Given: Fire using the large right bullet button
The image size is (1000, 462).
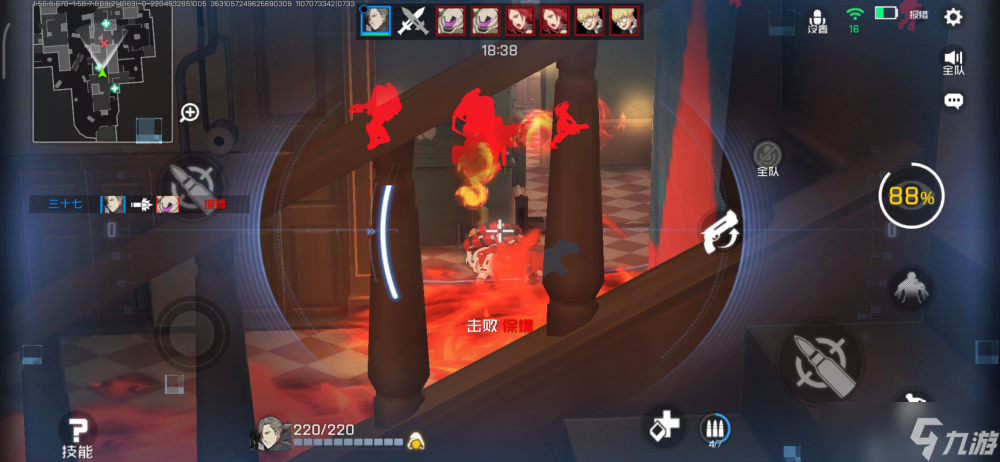Looking at the screenshot, I should pyautogui.click(x=820, y=359).
